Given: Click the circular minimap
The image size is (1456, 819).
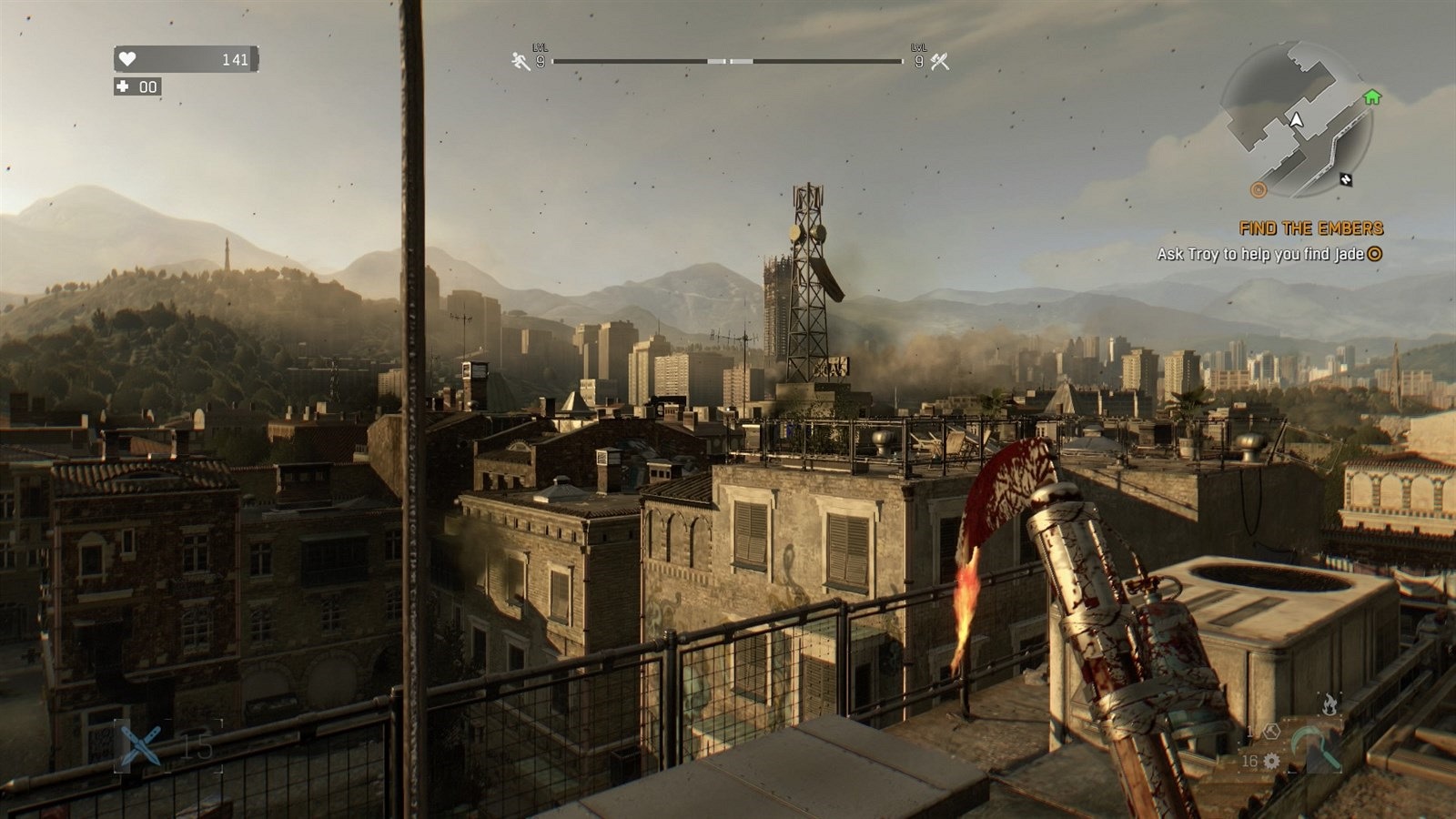Looking at the screenshot, I should (1296, 119).
